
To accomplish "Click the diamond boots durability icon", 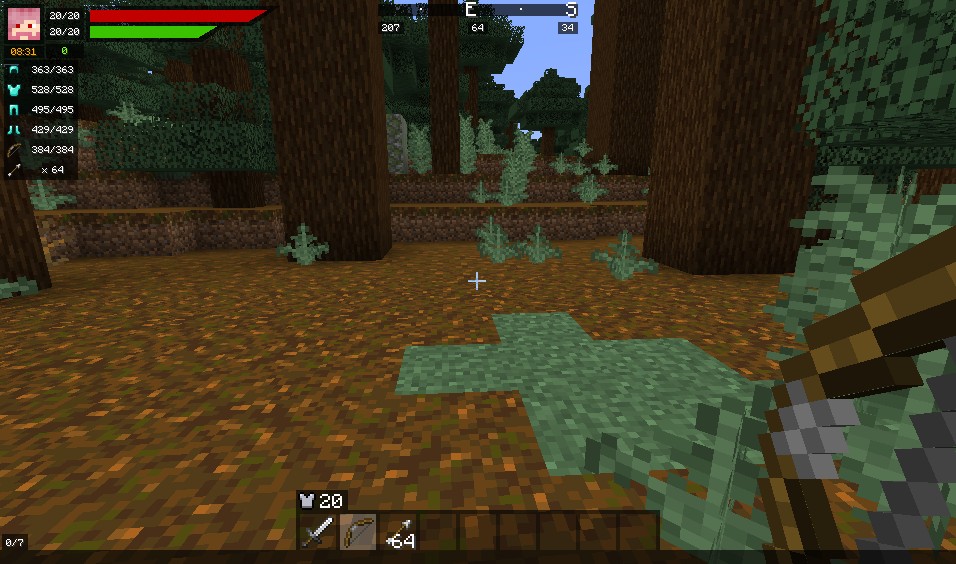I will tap(14, 130).
